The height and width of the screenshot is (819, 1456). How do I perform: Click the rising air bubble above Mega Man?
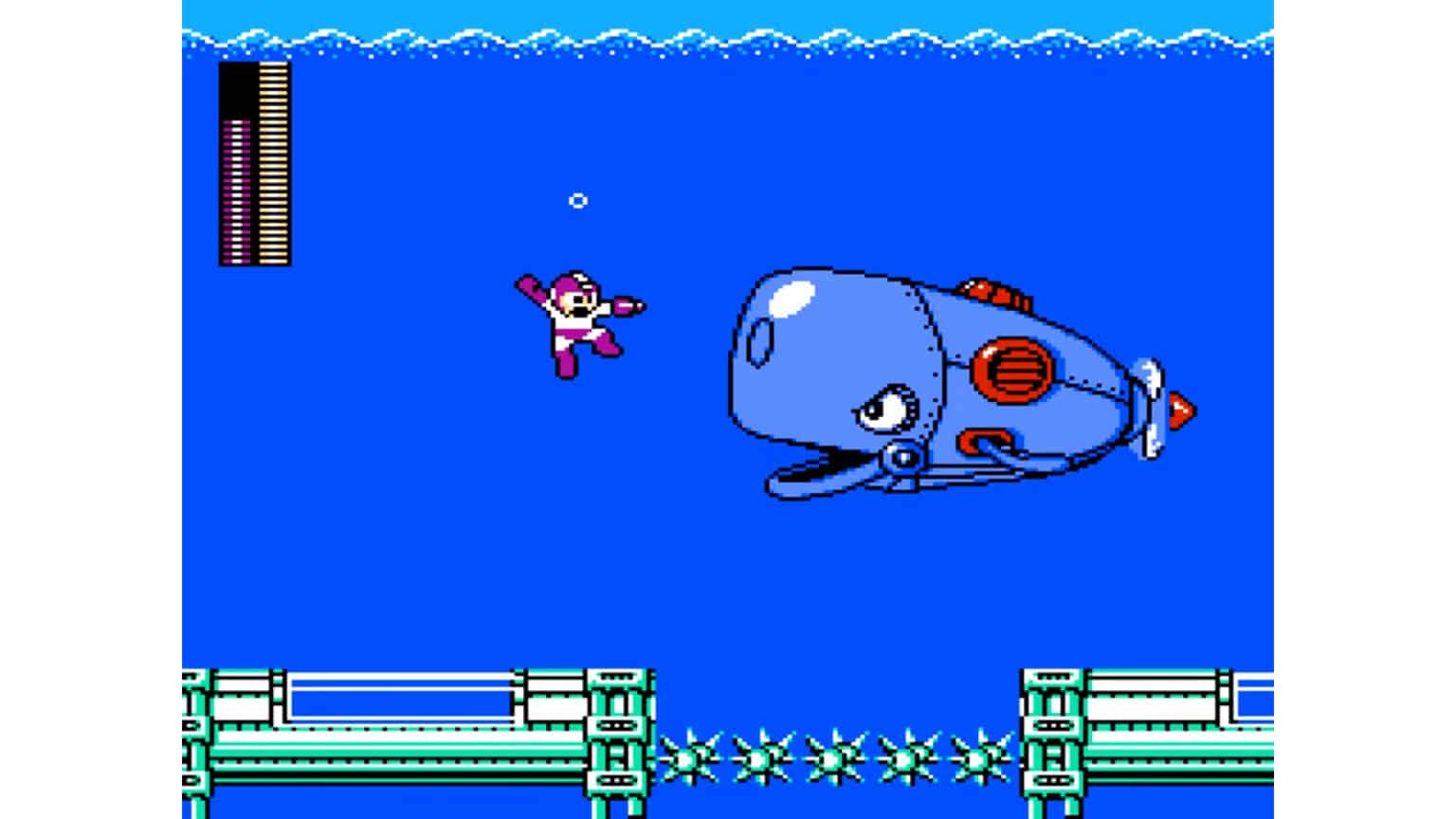[578, 200]
